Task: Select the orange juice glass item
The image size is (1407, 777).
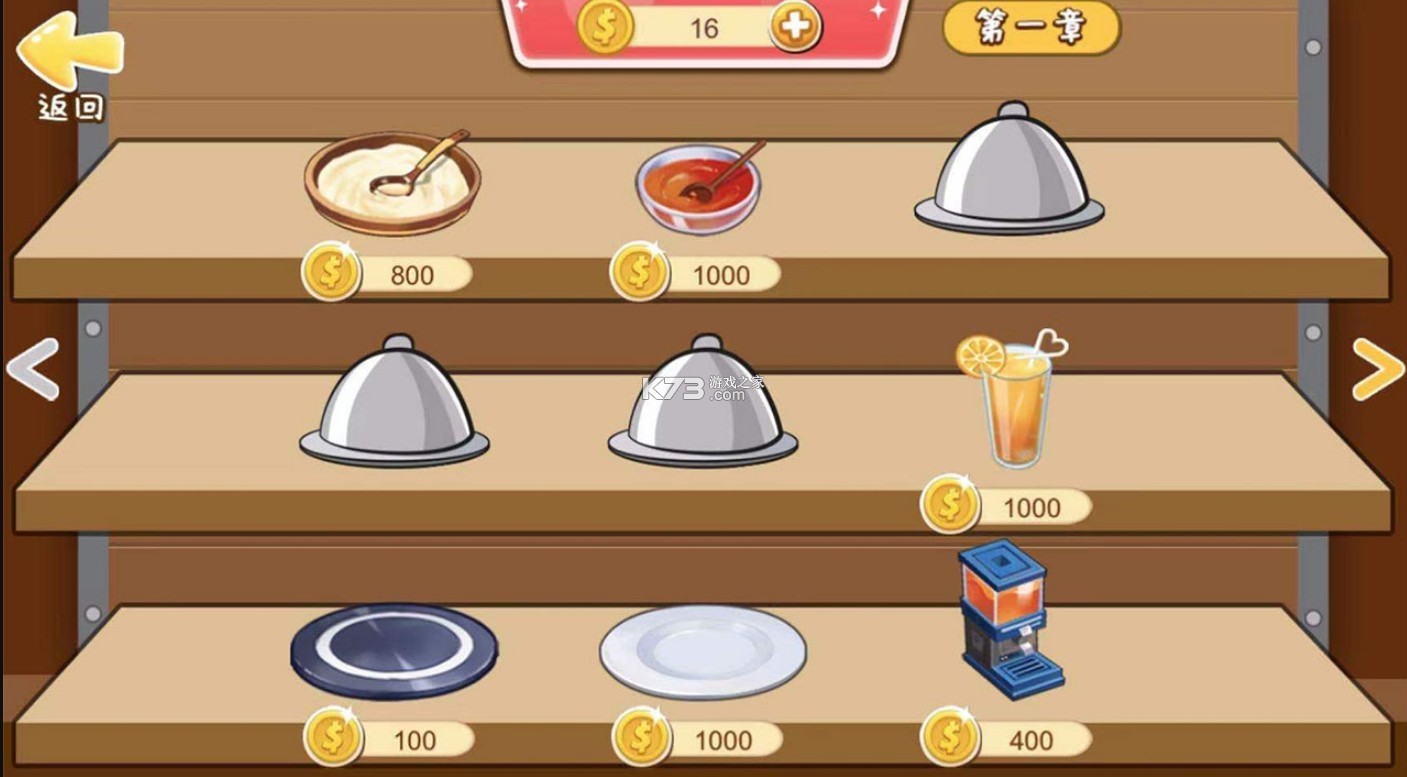Action: (x=1016, y=400)
